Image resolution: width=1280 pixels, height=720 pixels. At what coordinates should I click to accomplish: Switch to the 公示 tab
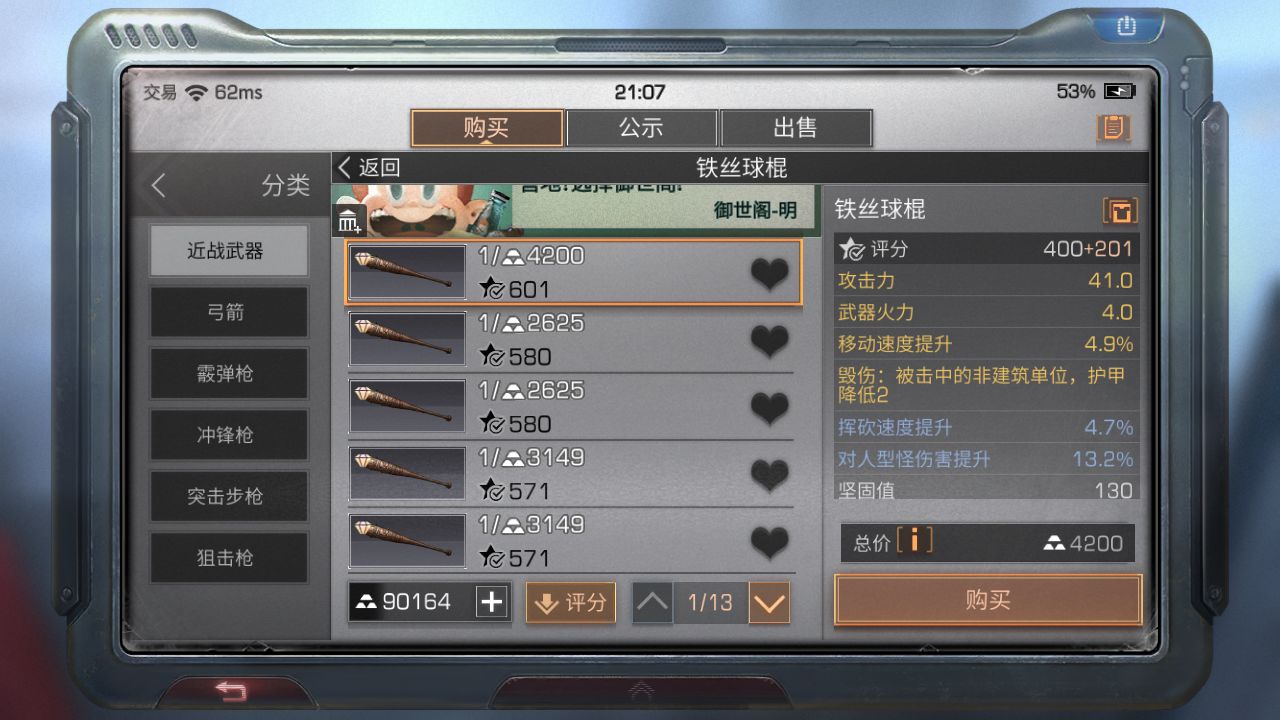[643, 127]
